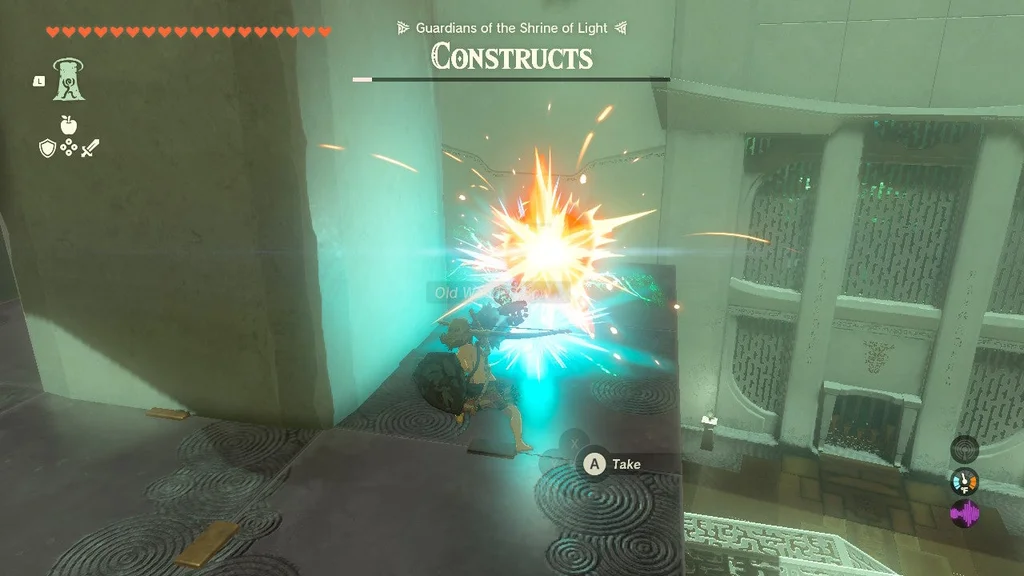Select the sword quick-swap icon

click(91, 148)
